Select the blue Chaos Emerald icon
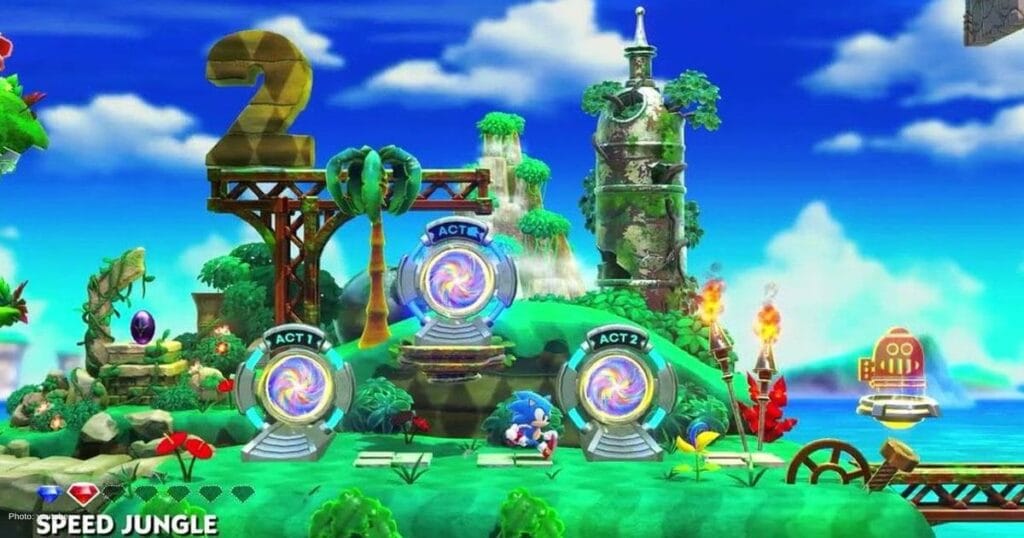This screenshot has height=538, width=1024. [x=49, y=494]
